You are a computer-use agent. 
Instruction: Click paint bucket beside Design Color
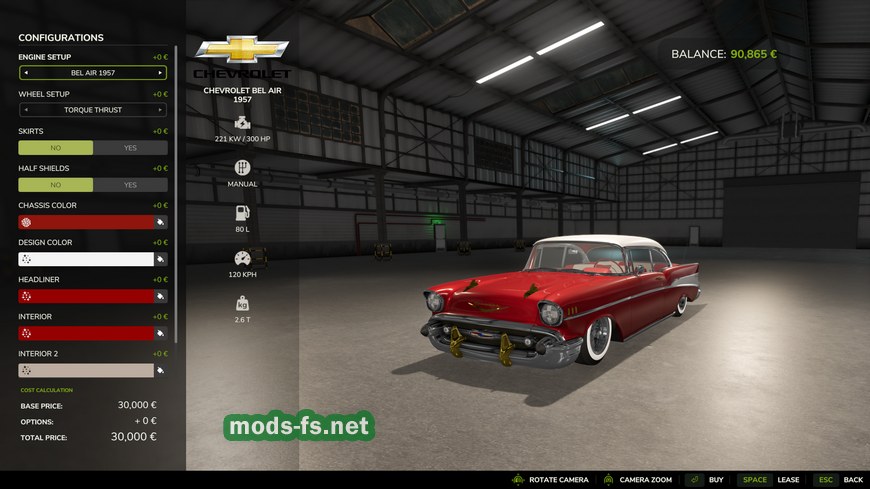(x=161, y=259)
